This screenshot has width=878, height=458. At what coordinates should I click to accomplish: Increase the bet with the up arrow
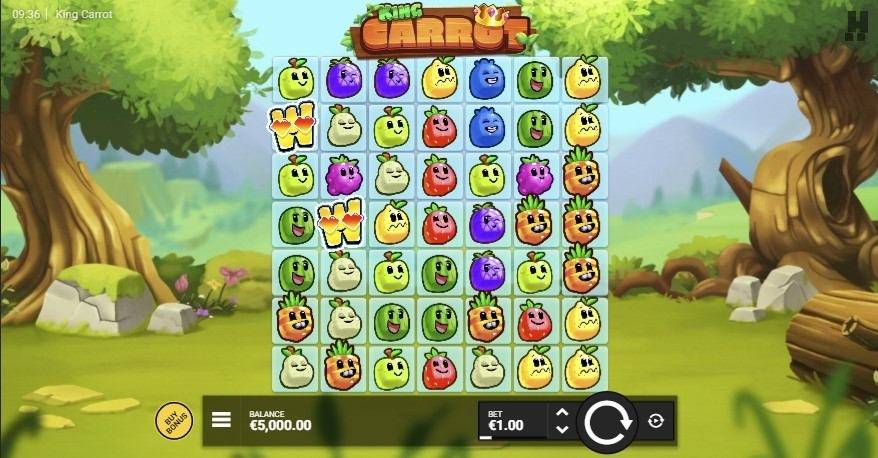(562, 412)
